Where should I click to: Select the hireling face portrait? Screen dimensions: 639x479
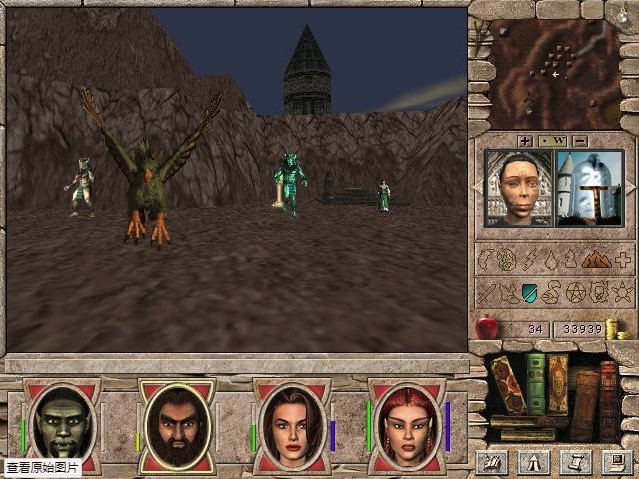pos(518,188)
